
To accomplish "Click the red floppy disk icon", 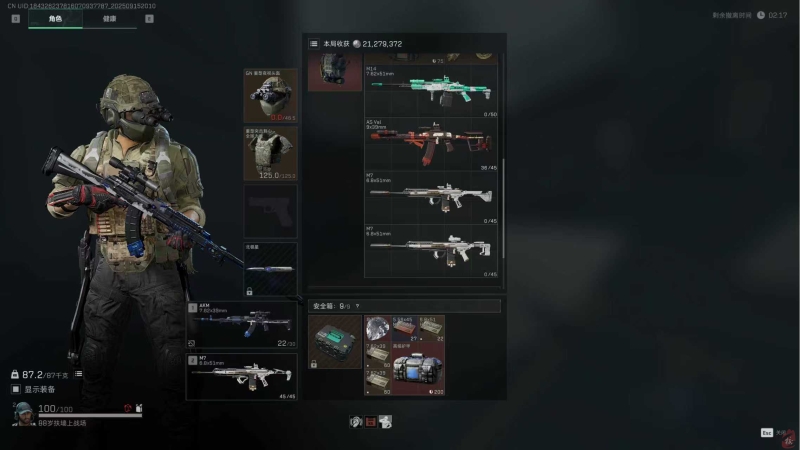I will (x=370, y=422).
